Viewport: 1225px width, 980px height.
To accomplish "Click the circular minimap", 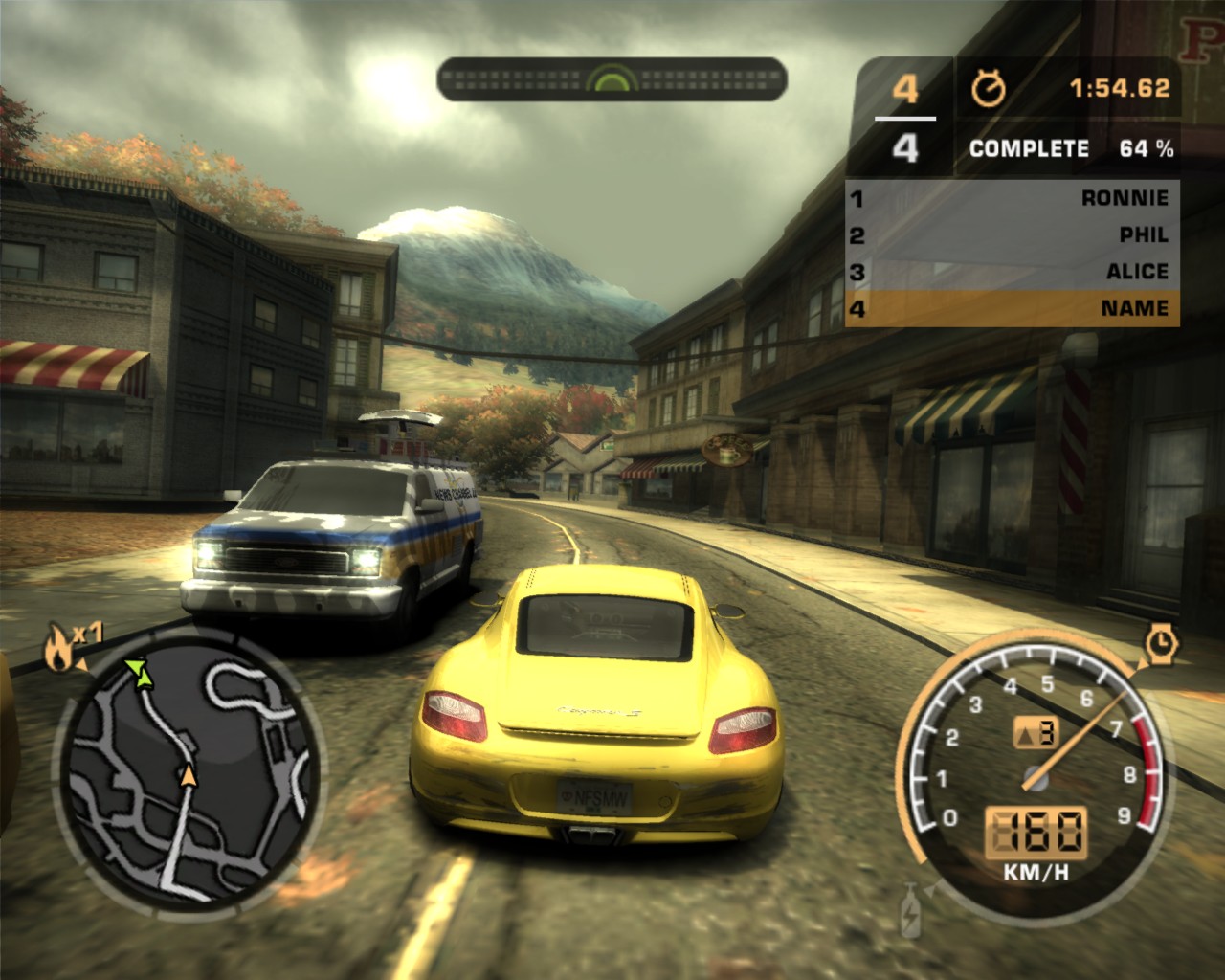I will coord(189,771).
